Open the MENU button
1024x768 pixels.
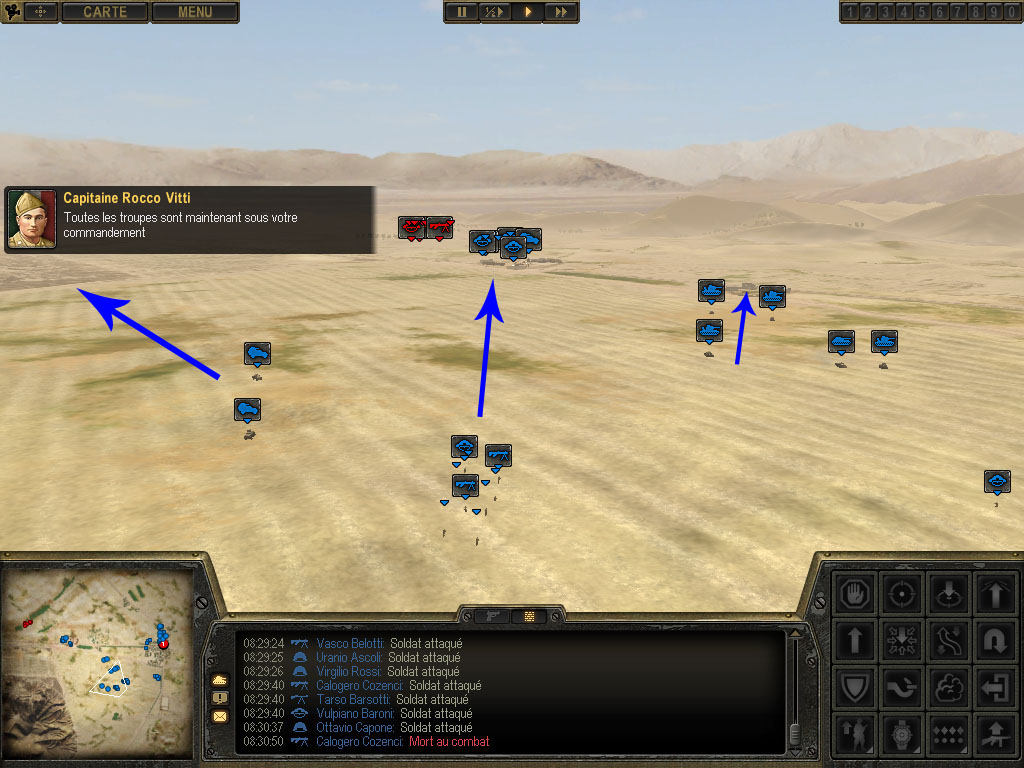point(195,12)
